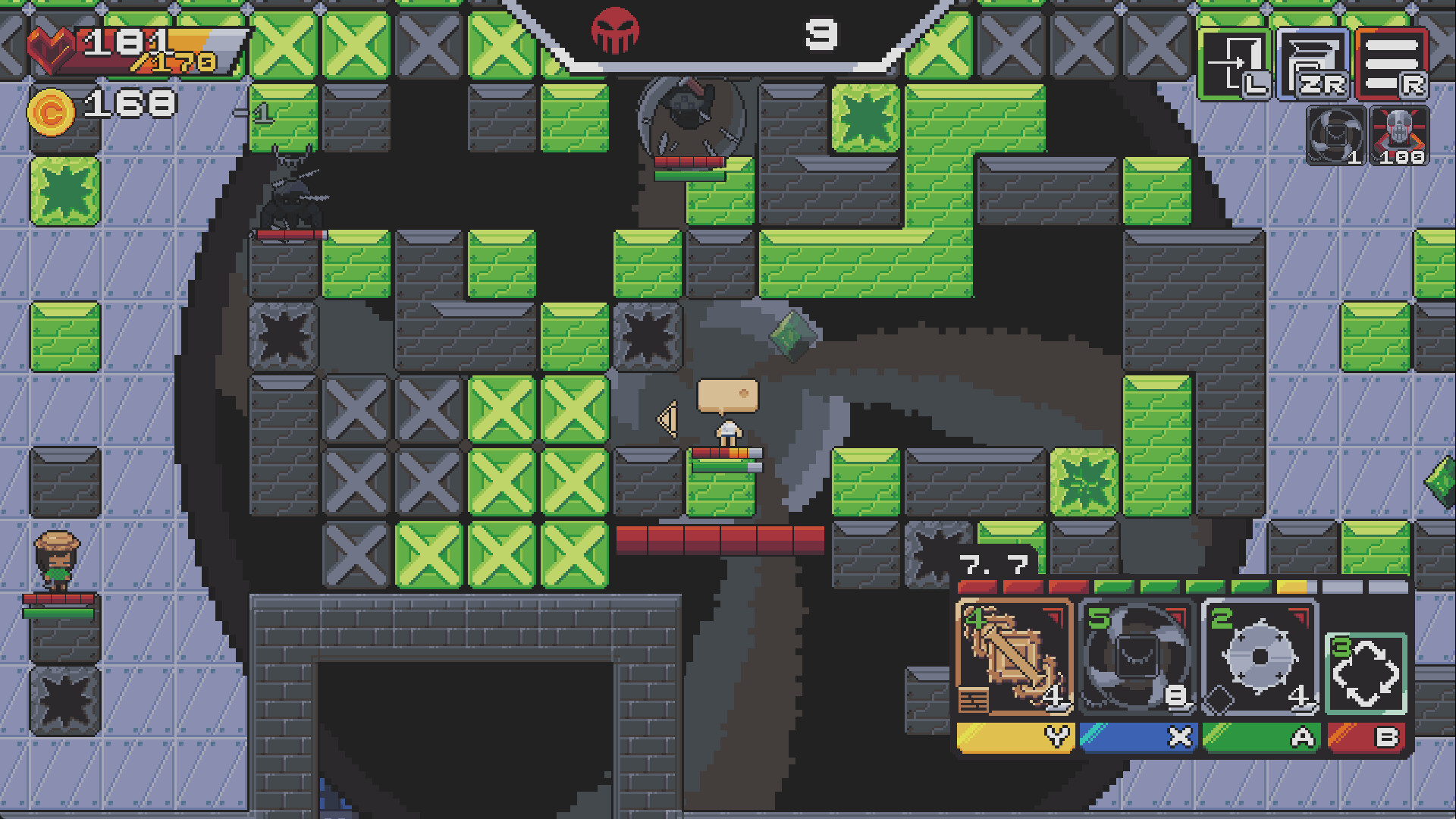Click the coin counter showing 168
The height and width of the screenshot is (819, 1456).
[x=106, y=106]
